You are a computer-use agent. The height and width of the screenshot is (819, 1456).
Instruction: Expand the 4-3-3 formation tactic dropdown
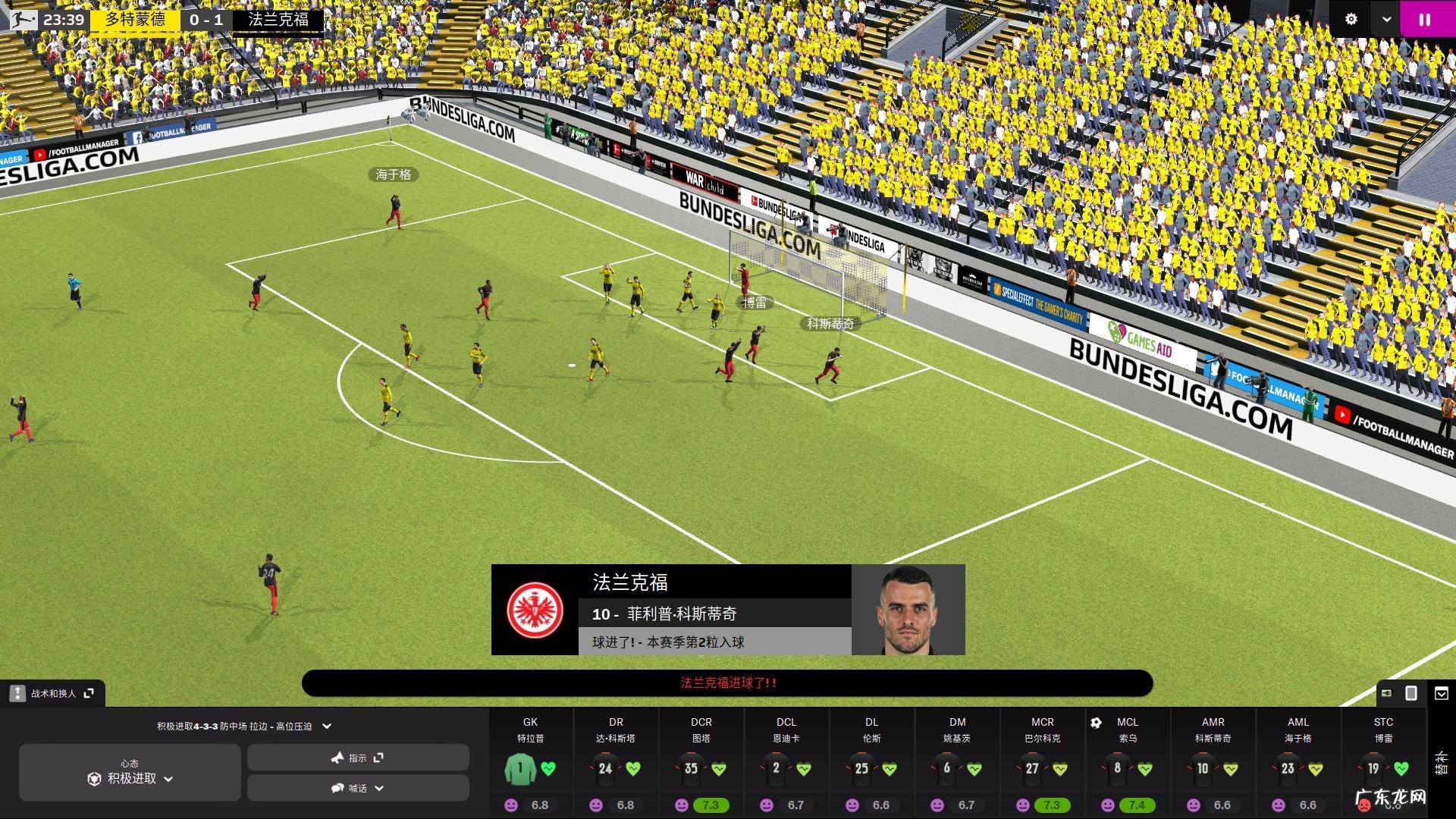tap(327, 726)
